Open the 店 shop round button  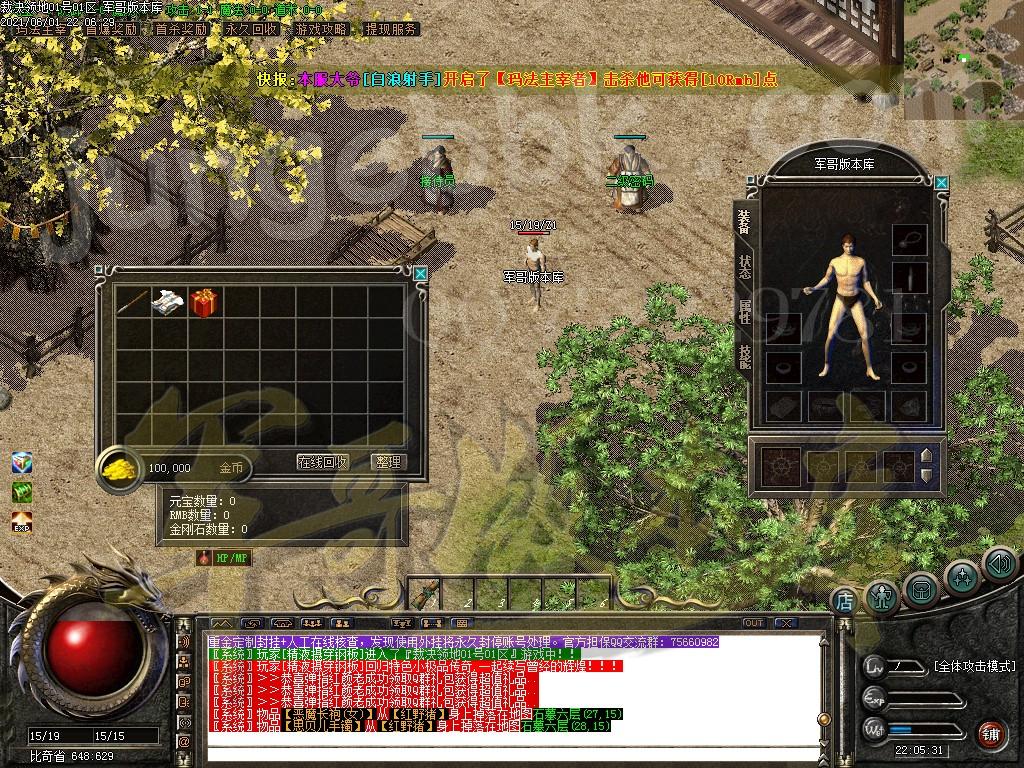coord(844,601)
